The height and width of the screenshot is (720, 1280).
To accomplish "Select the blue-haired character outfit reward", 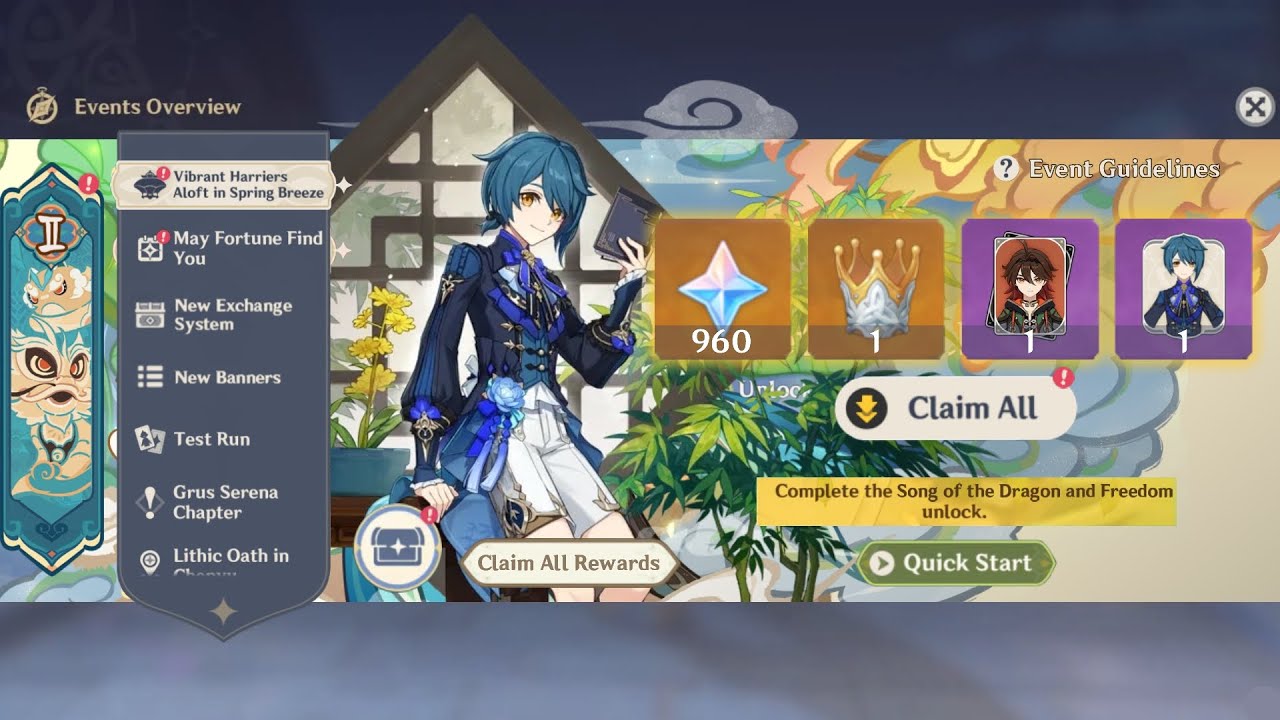I will pos(1183,290).
